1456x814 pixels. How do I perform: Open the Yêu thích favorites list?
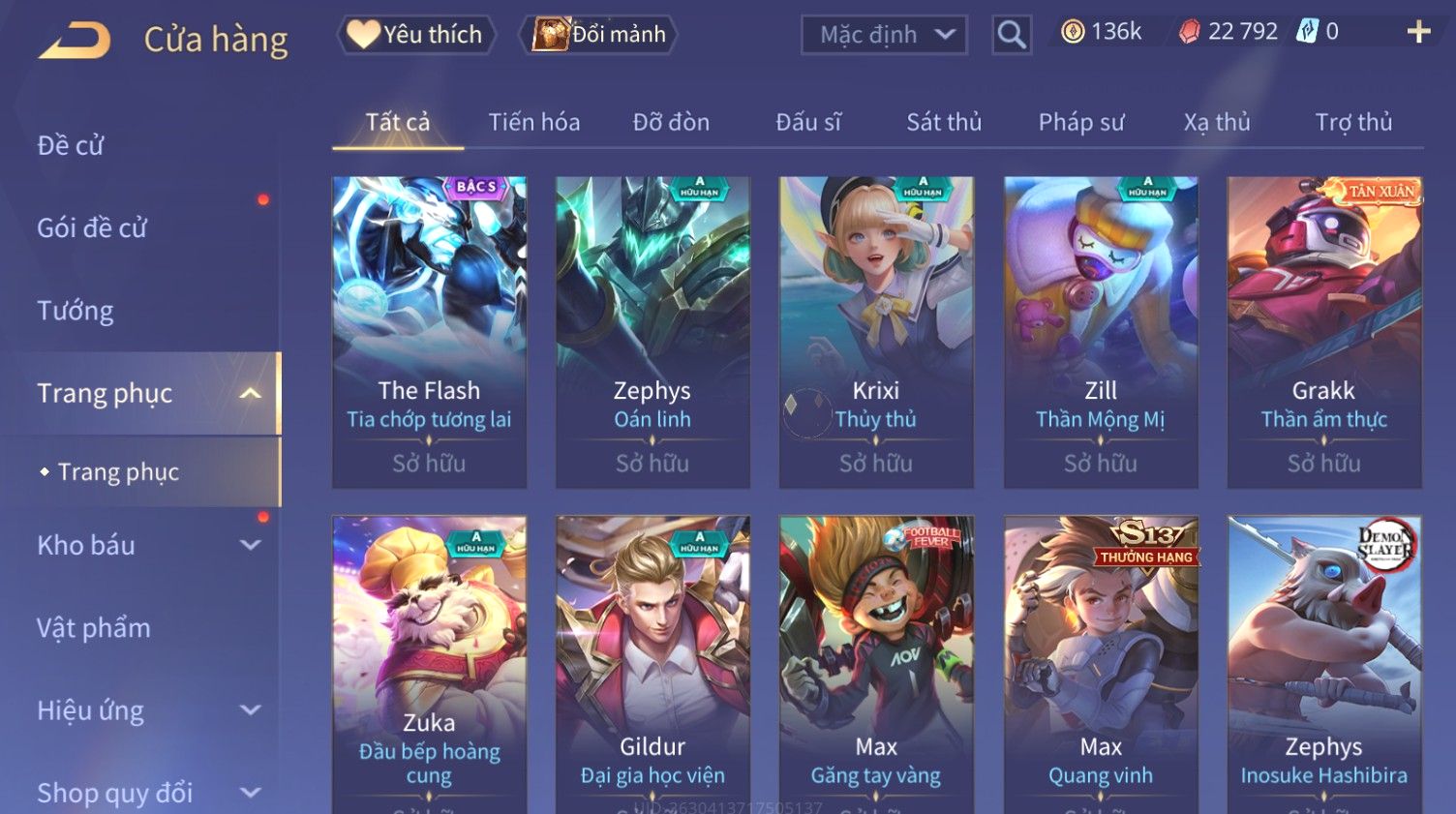pos(416,35)
